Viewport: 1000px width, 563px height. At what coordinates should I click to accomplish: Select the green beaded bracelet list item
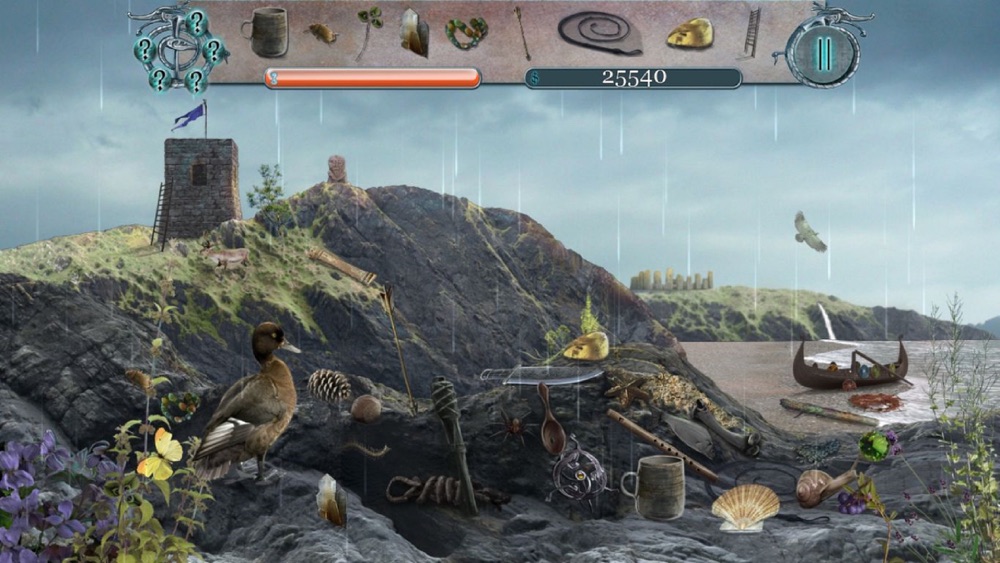pyautogui.click(x=467, y=33)
